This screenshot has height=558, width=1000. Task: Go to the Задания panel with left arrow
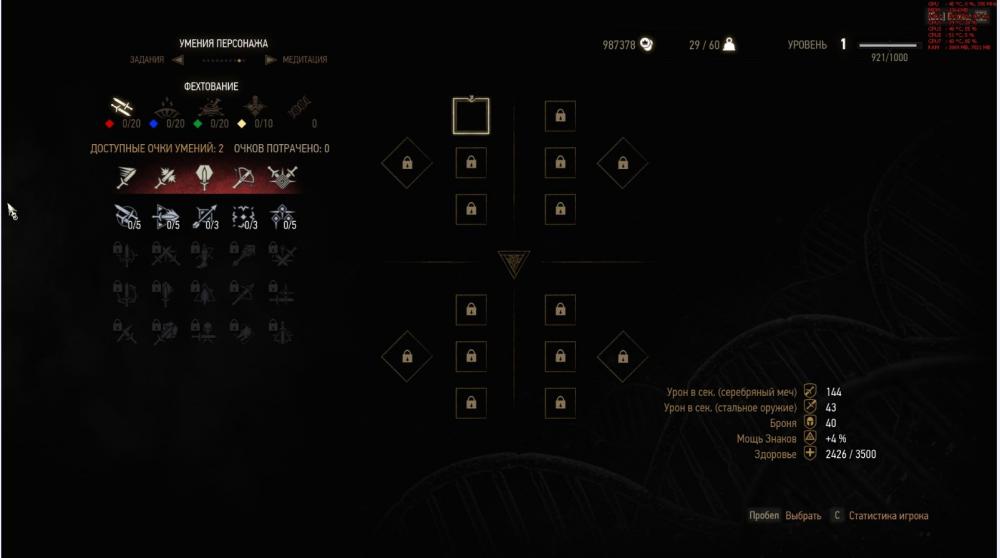click(177, 59)
